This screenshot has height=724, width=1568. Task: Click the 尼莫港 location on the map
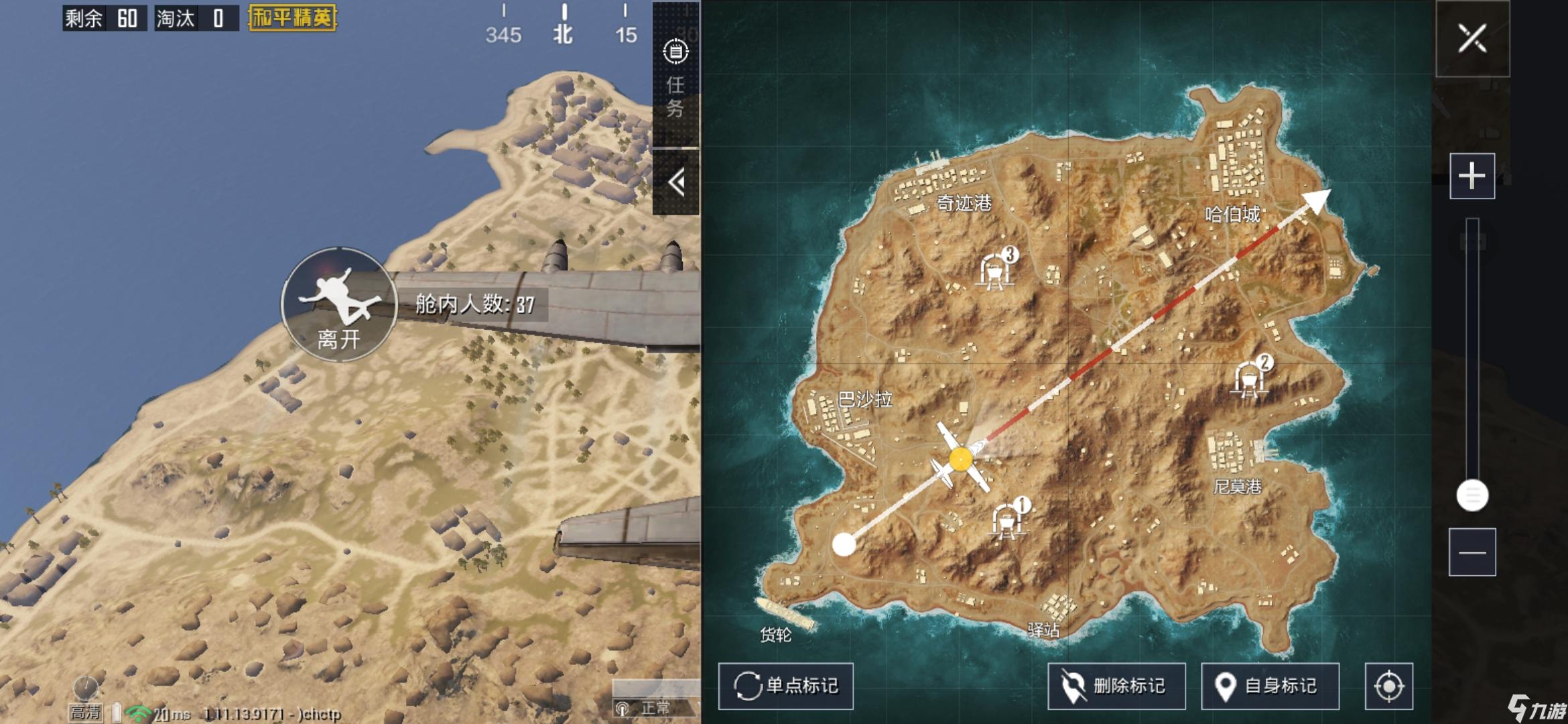click(x=1237, y=486)
